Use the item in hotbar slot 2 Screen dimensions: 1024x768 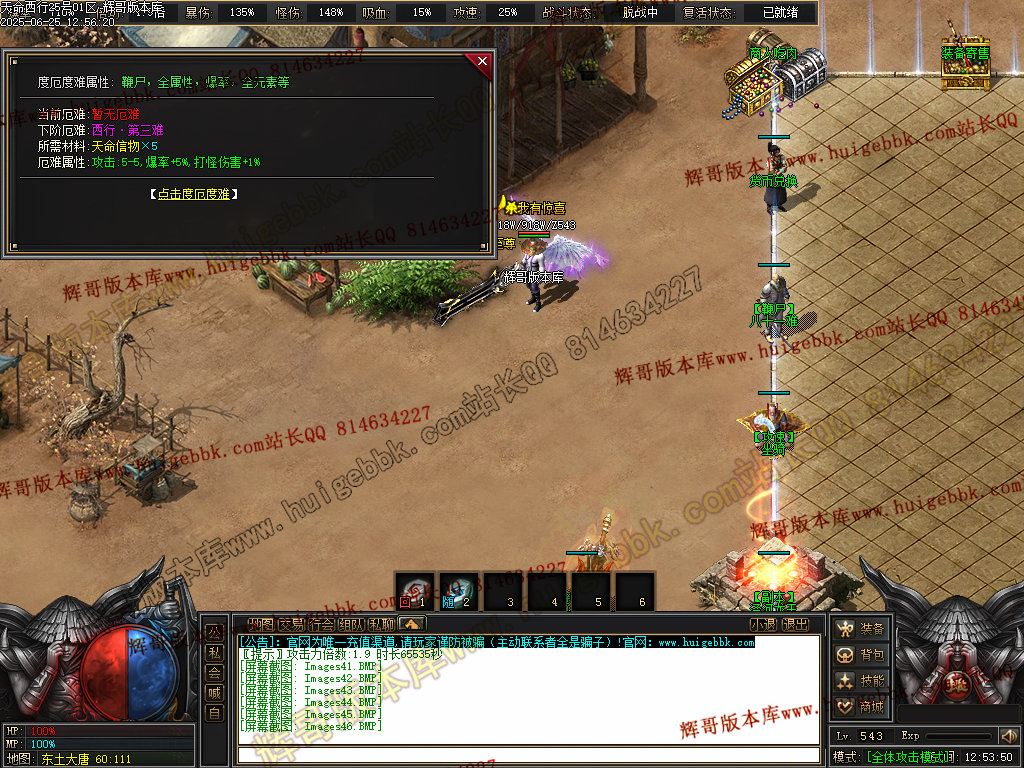458,591
